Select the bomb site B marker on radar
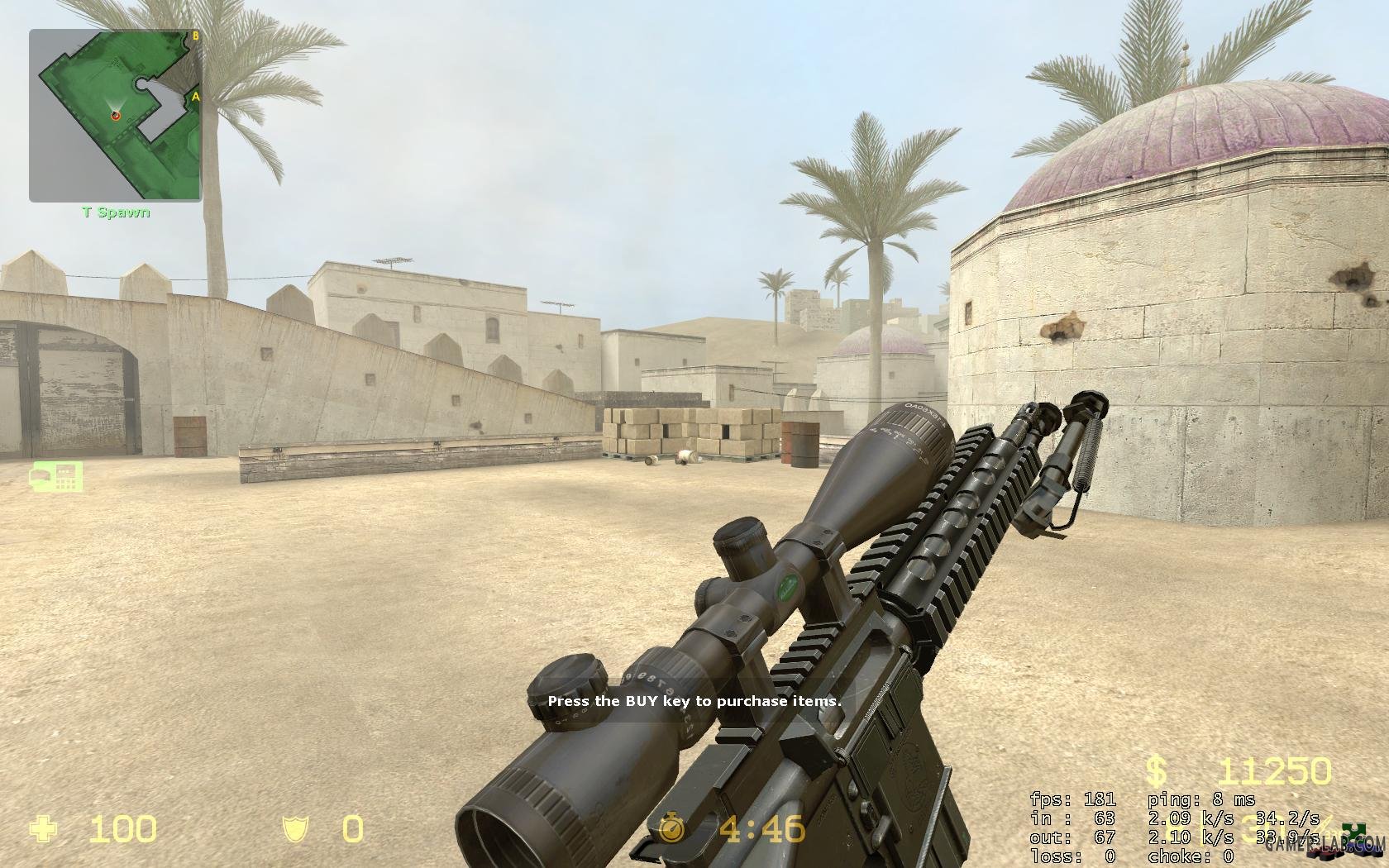The height and width of the screenshot is (868, 1389). 196,36
